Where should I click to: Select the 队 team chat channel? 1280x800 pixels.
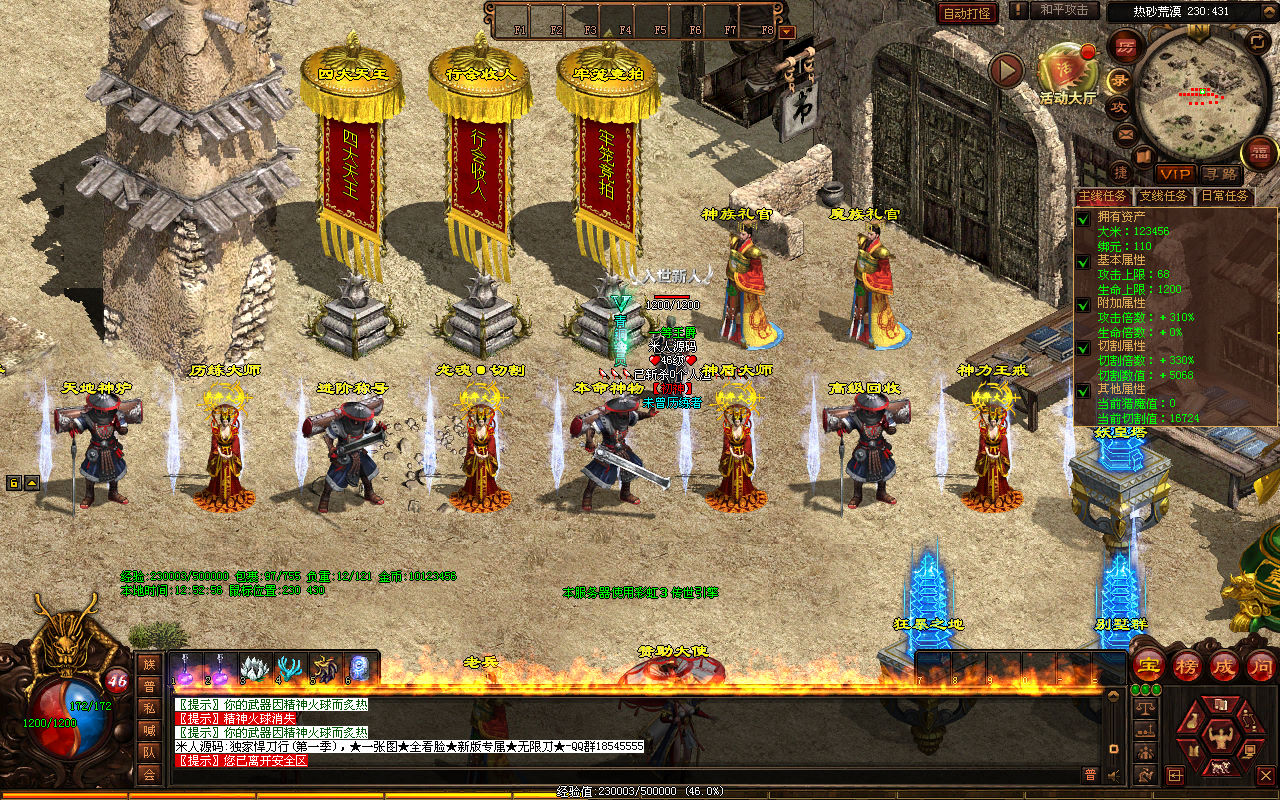pos(149,752)
